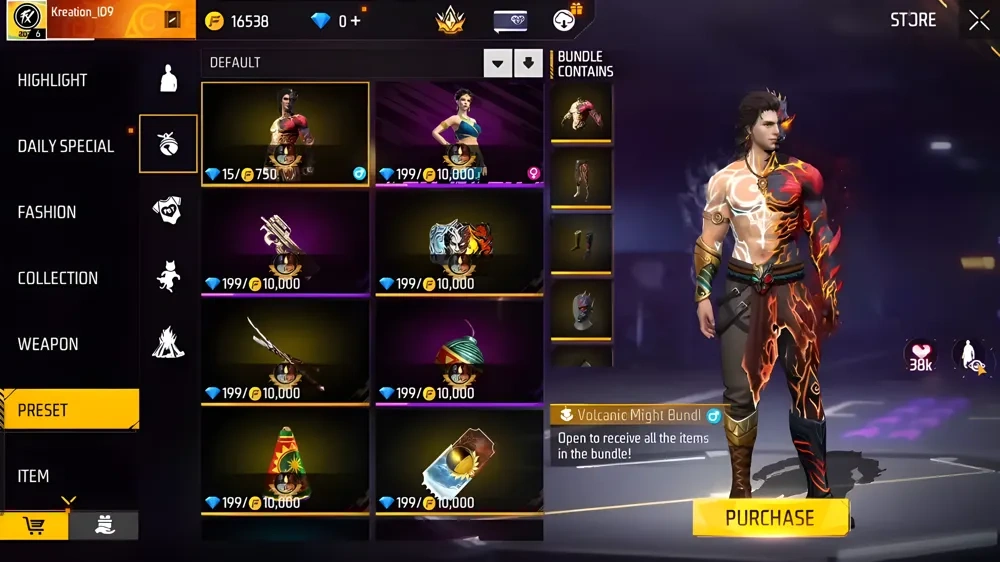This screenshot has height=562, width=1000.
Task: Click the 38k heart like icon
Action: point(921,354)
